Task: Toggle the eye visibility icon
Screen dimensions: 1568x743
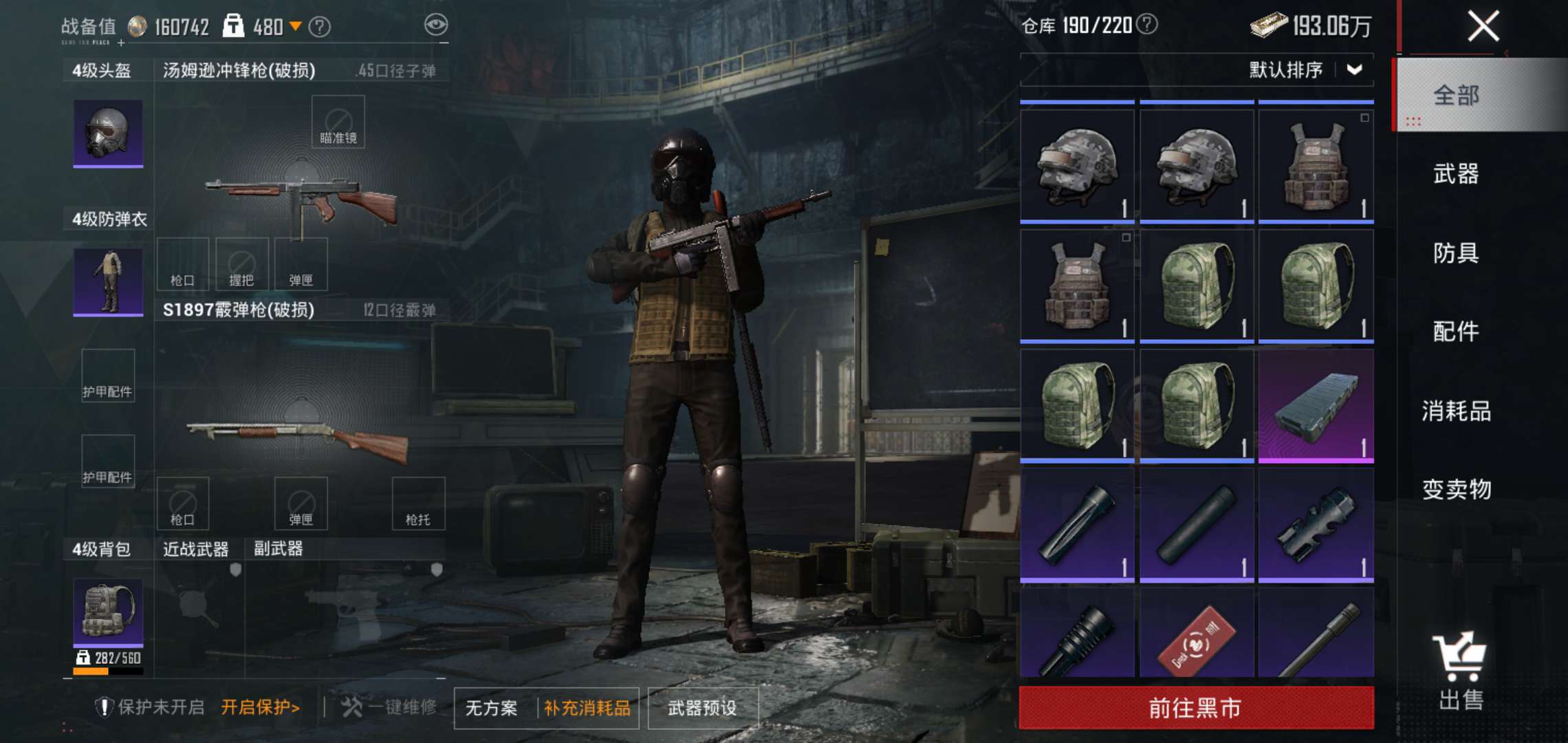Action: (436, 25)
